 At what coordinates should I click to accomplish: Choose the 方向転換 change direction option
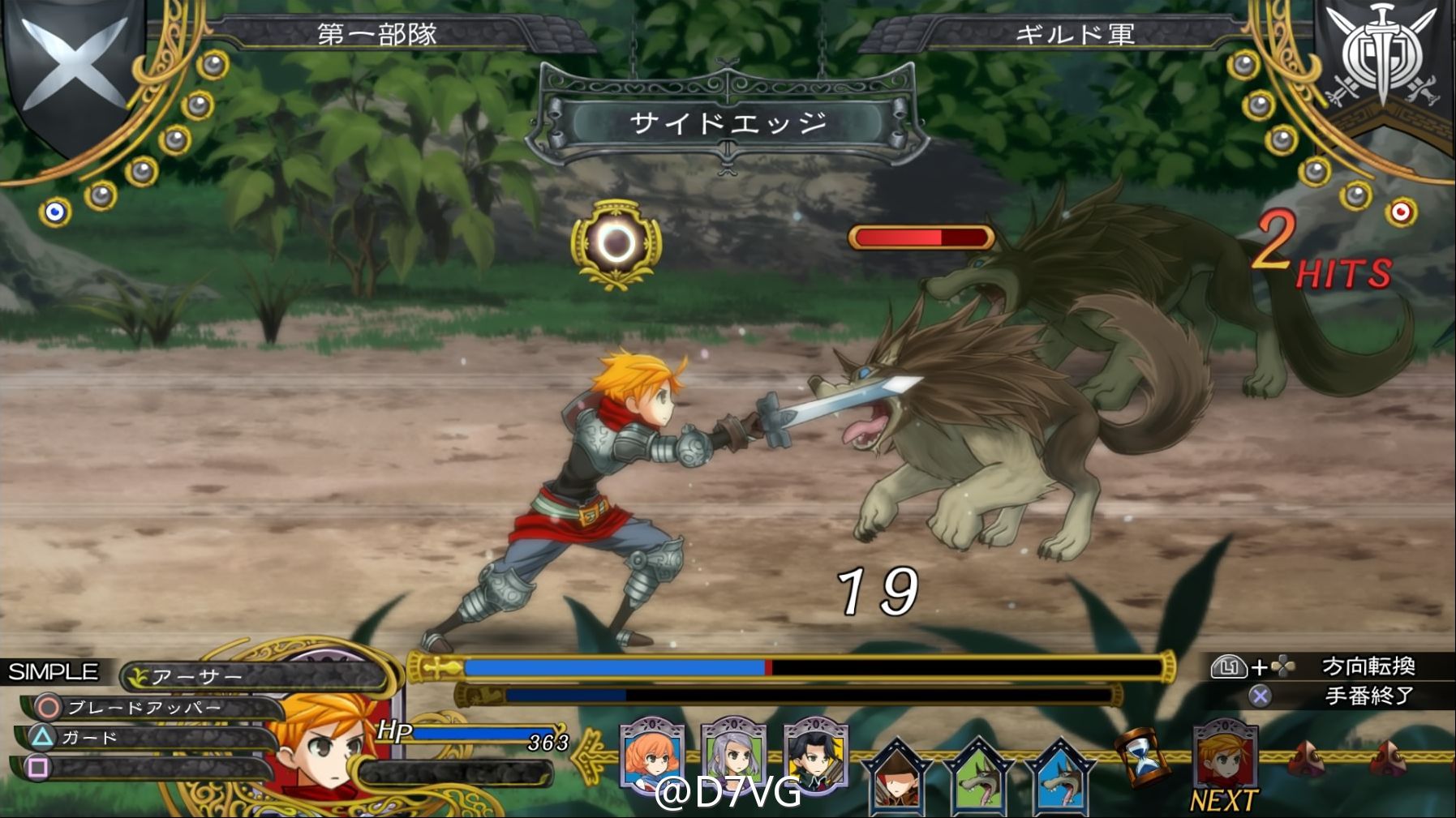(1368, 666)
